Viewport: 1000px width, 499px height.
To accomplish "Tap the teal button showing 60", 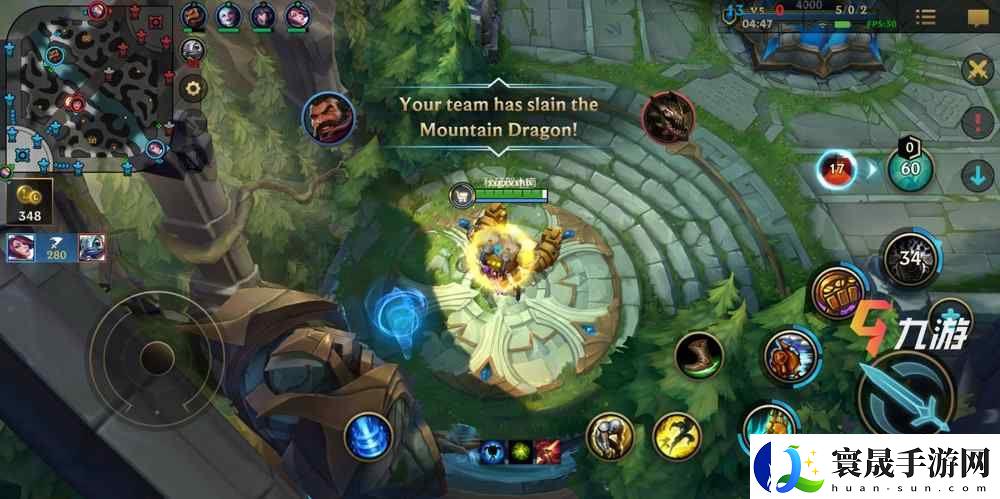I will (x=910, y=168).
